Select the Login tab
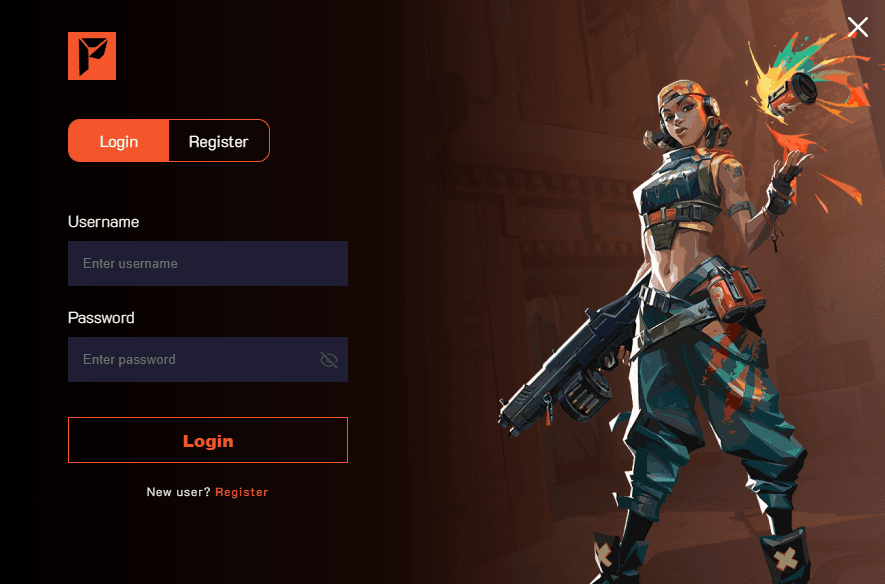Image resolution: width=885 pixels, height=584 pixels. [118, 141]
